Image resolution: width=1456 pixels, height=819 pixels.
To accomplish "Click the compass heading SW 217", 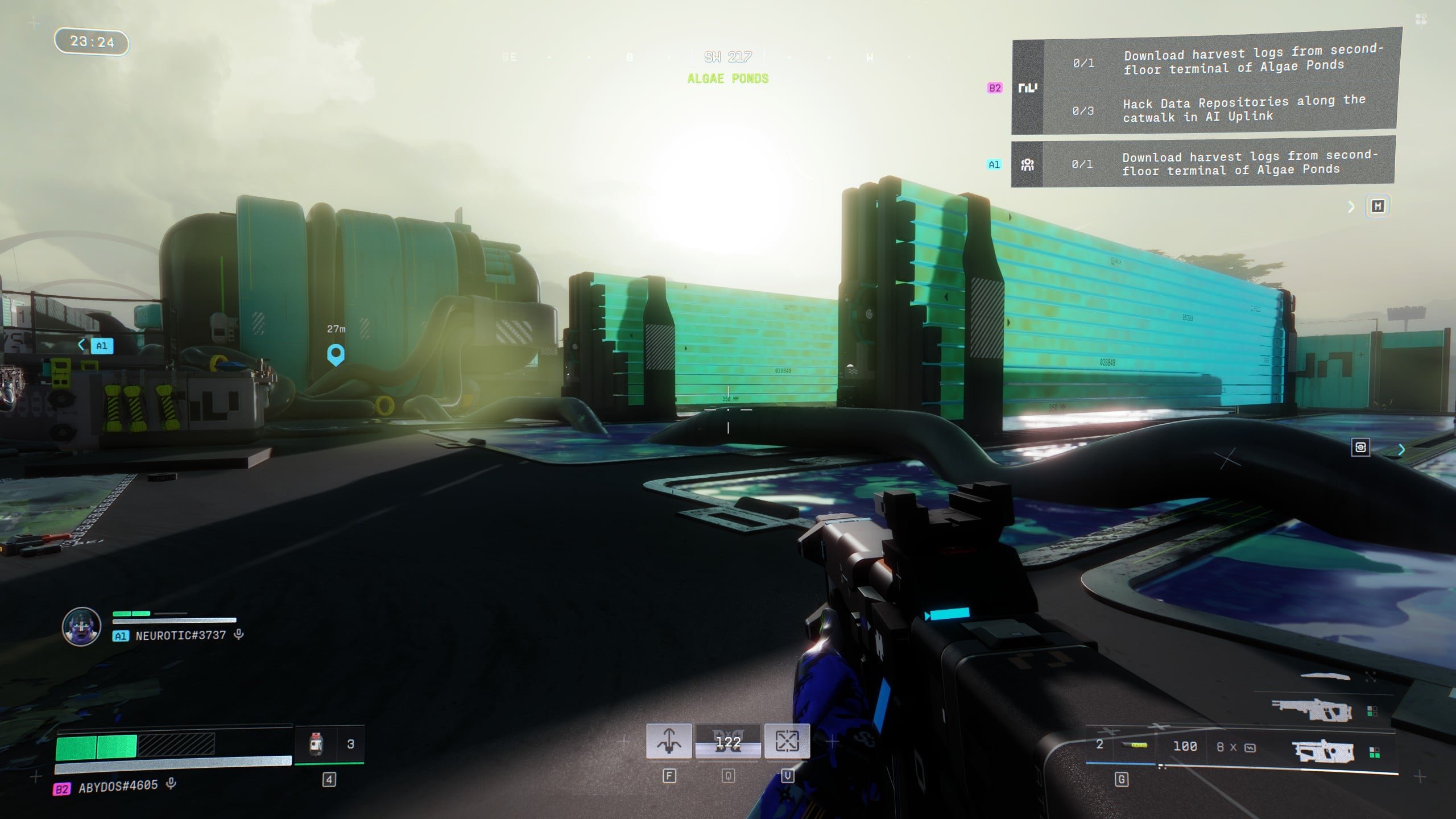I will [728, 57].
